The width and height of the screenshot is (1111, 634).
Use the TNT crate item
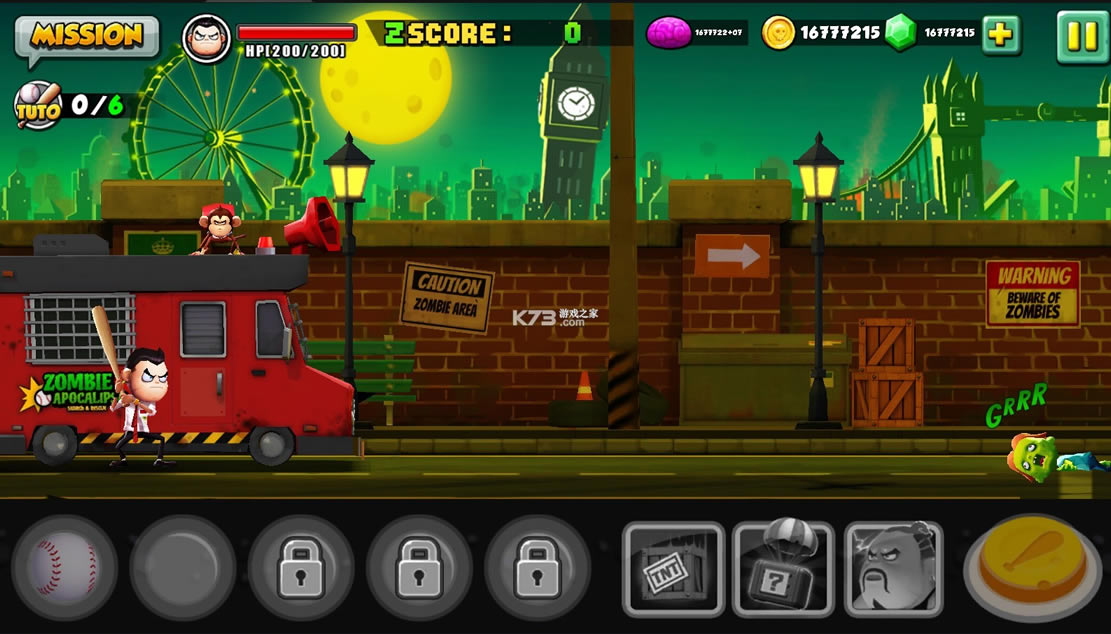pyautogui.click(x=673, y=568)
